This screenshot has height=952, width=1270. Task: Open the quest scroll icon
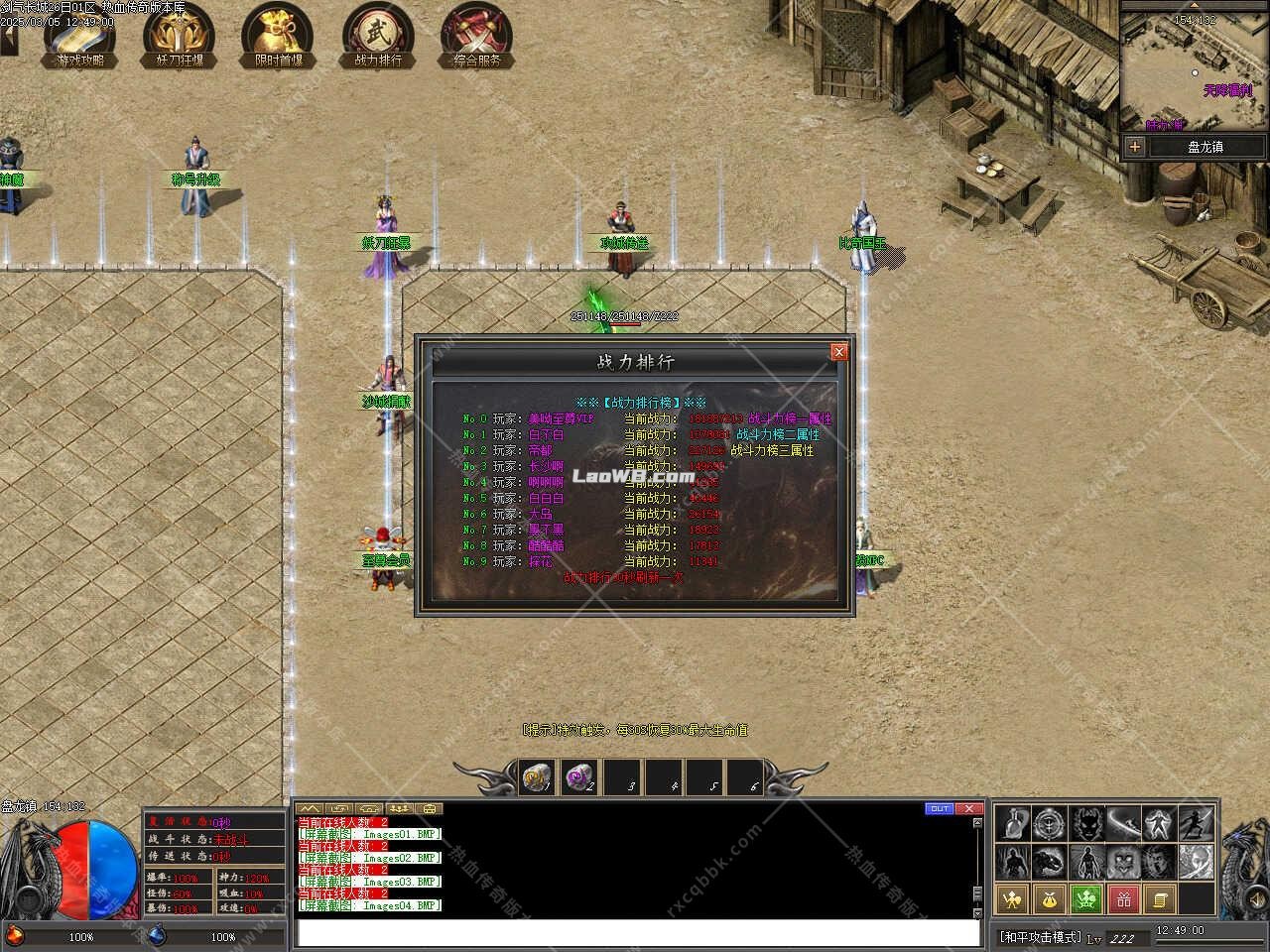(1161, 899)
